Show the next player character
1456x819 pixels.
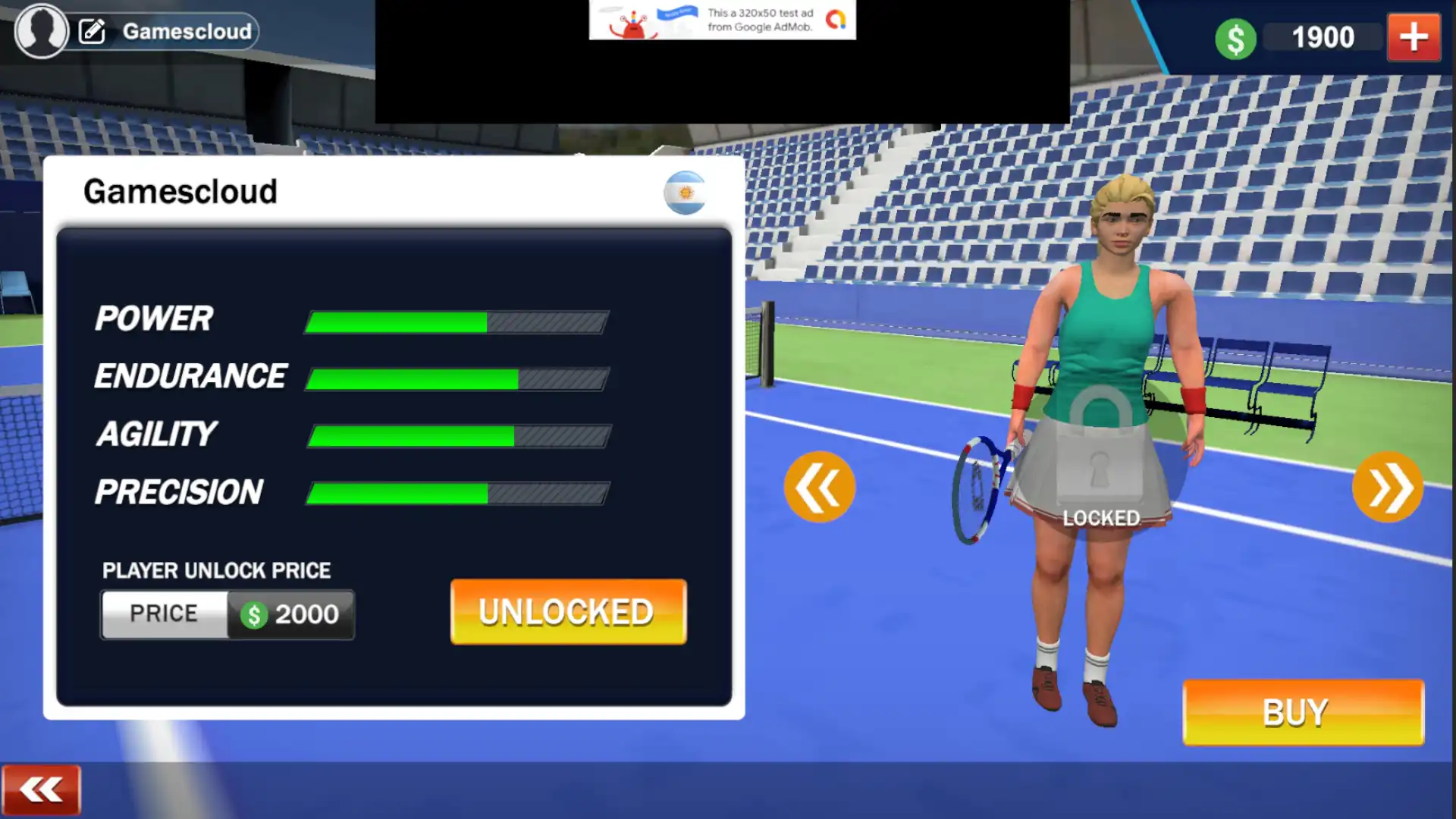pyautogui.click(x=1387, y=488)
